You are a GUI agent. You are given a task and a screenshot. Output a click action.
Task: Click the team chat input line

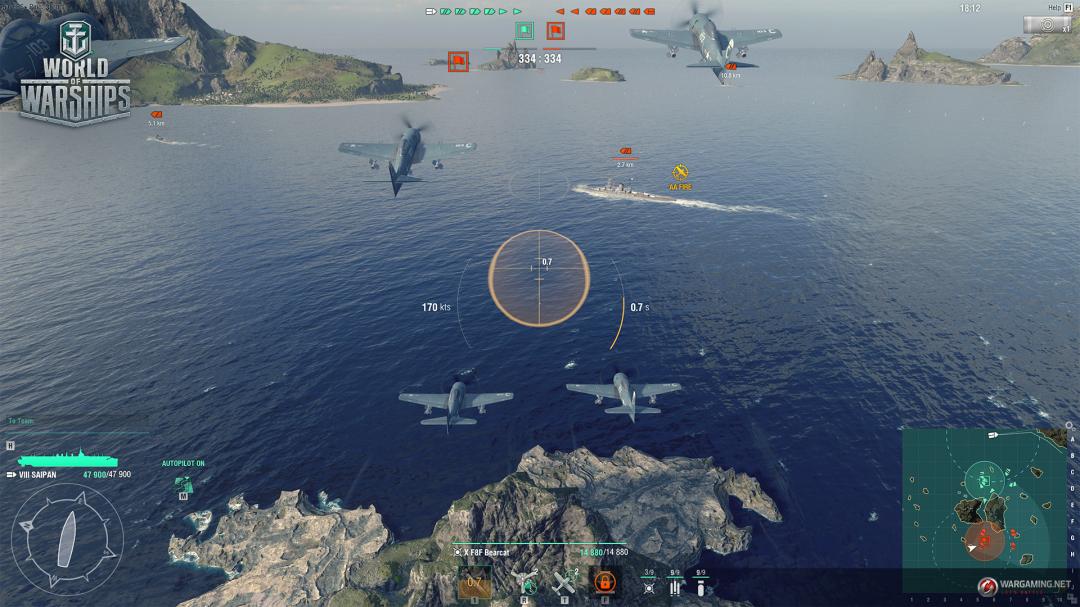coord(75,421)
